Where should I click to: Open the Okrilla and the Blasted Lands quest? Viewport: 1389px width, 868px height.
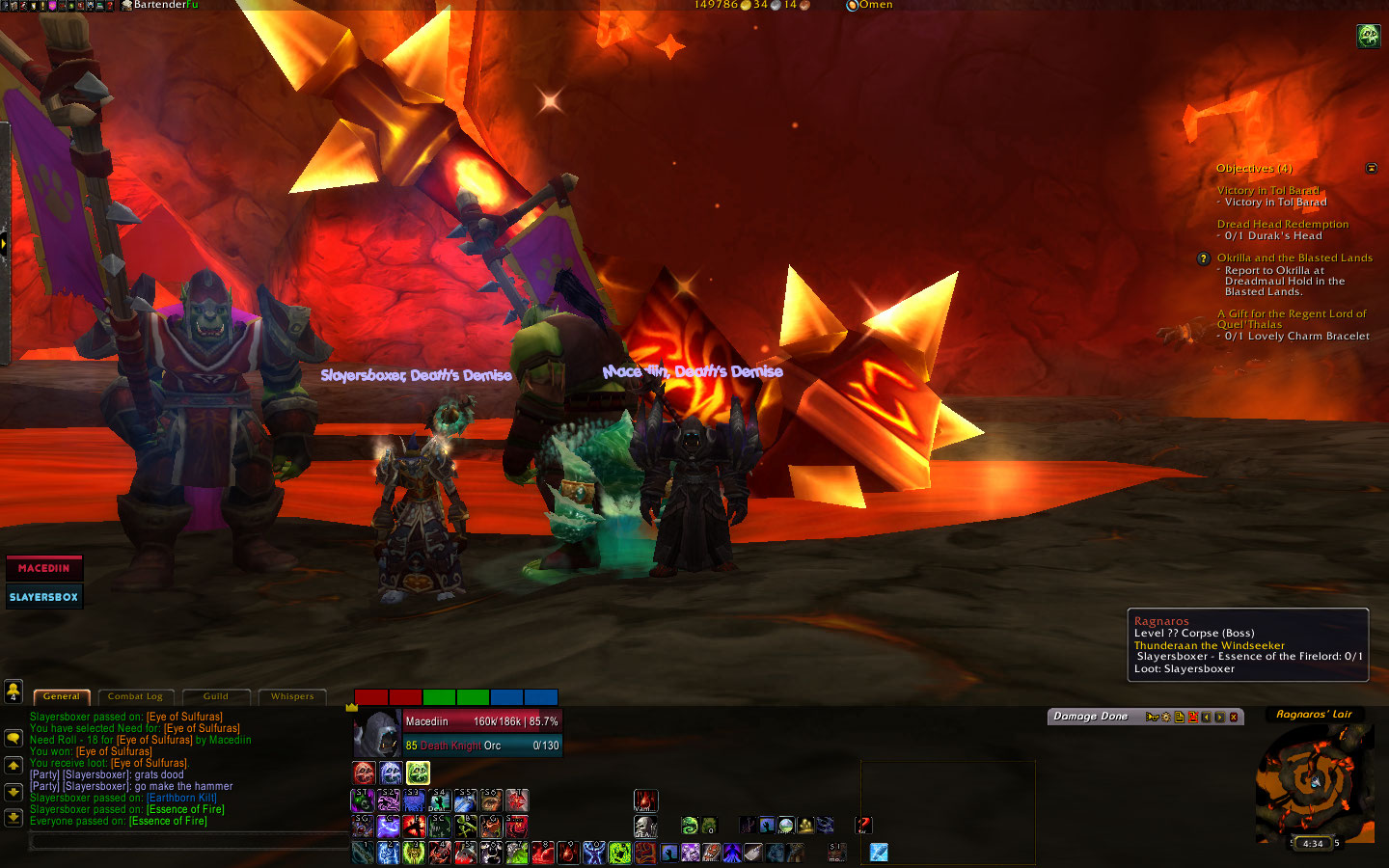pyautogui.click(x=1294, y=258)
